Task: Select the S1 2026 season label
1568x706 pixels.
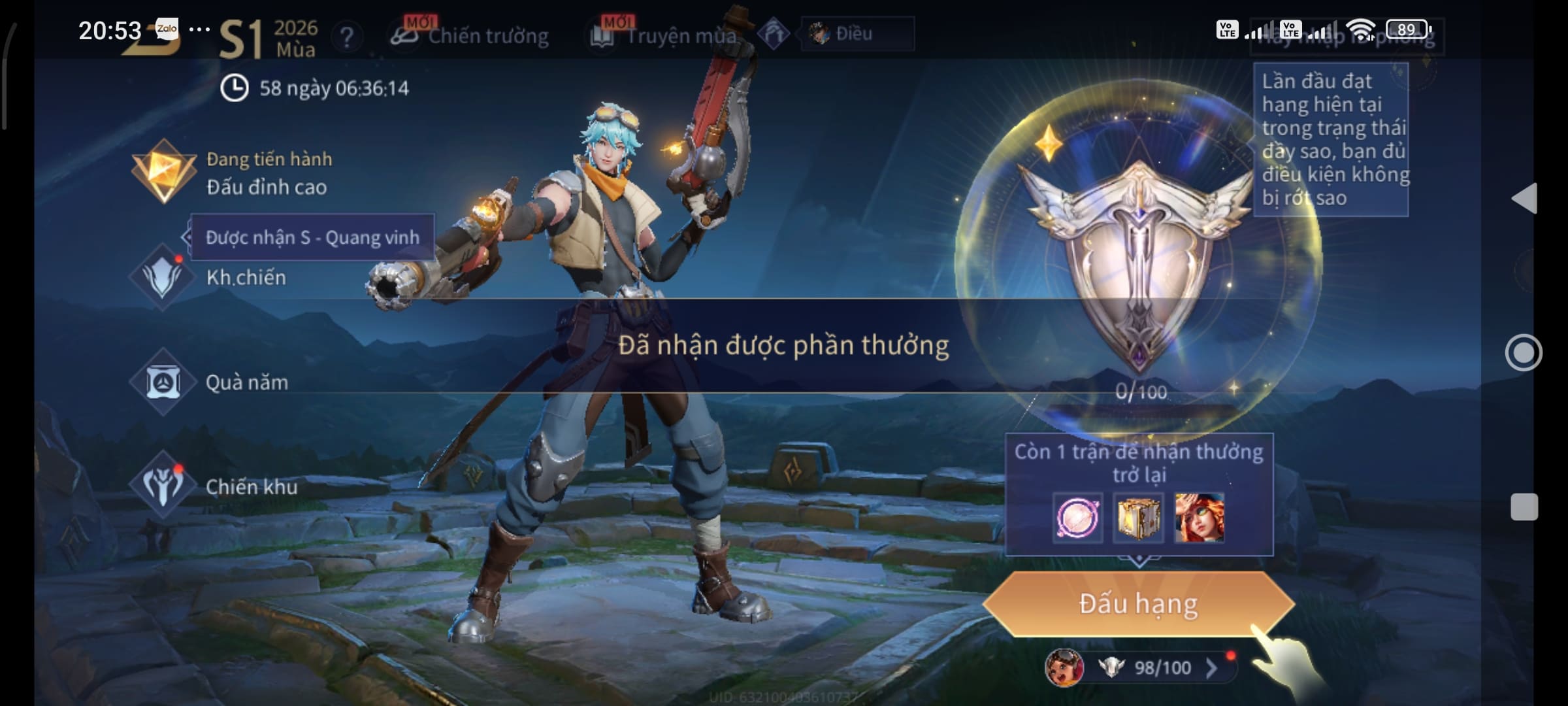Action: coord(268,38)
